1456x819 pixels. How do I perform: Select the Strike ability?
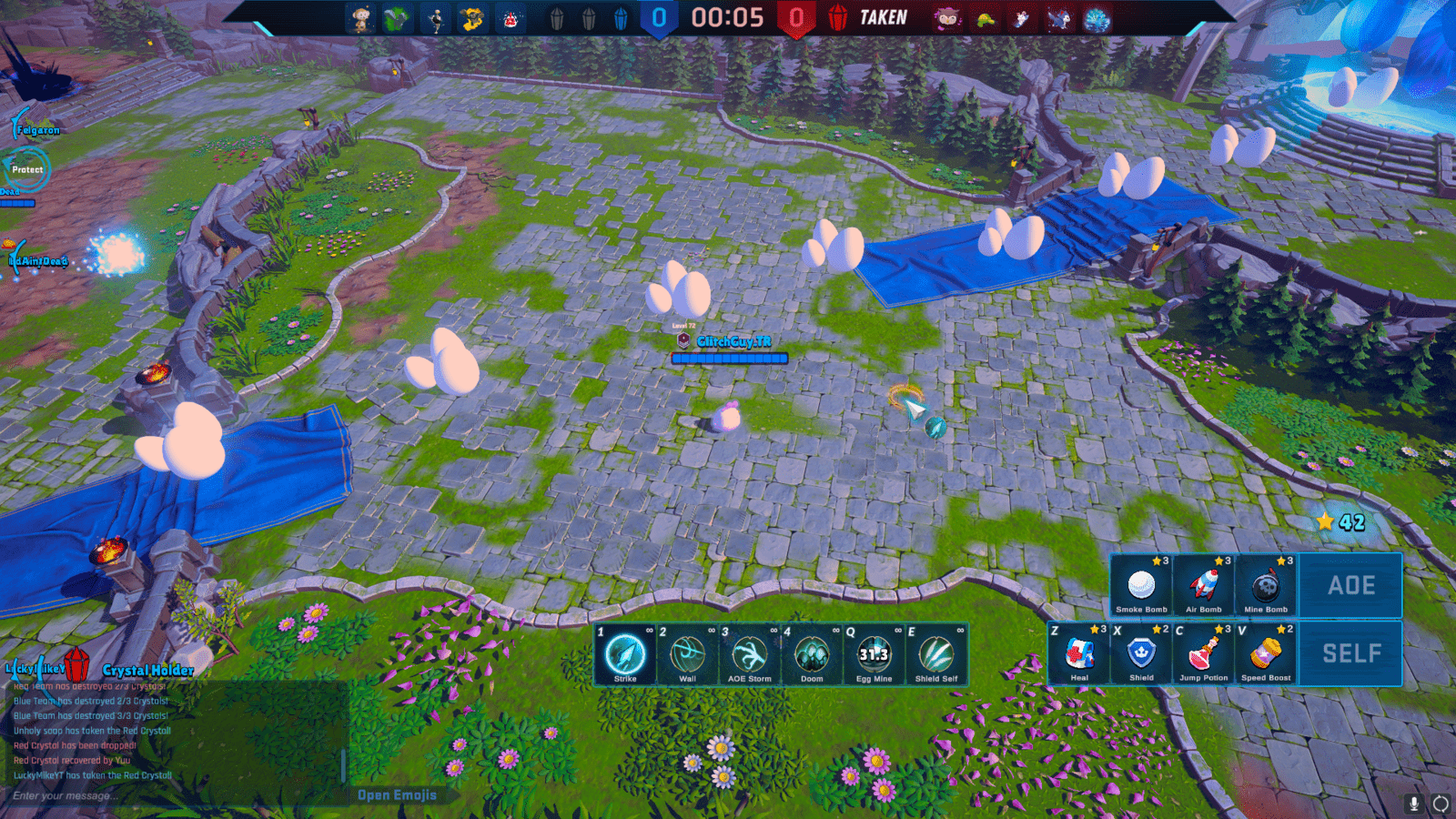click(x=625, y=658)
